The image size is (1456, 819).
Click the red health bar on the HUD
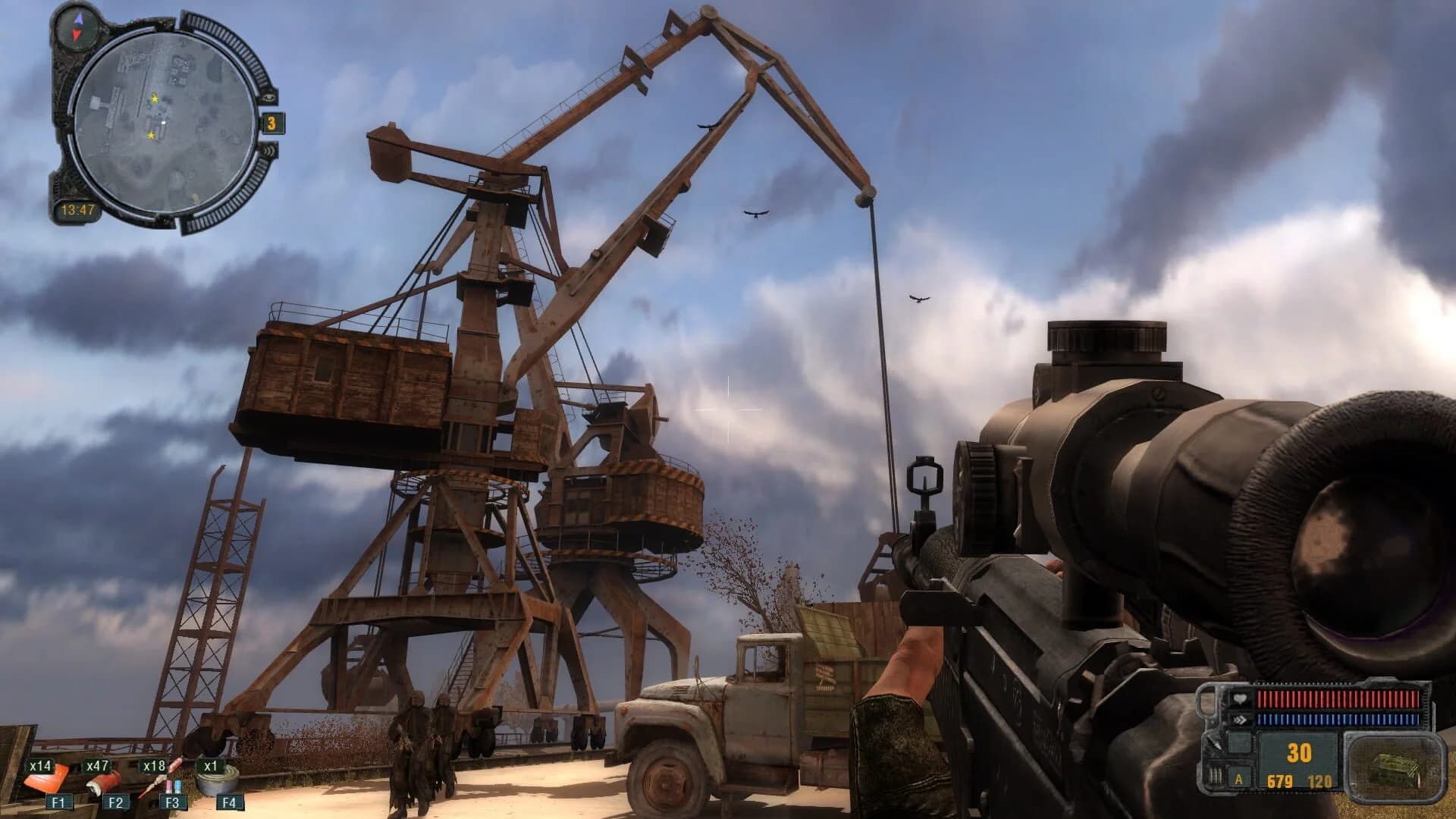coord(1337,699)
